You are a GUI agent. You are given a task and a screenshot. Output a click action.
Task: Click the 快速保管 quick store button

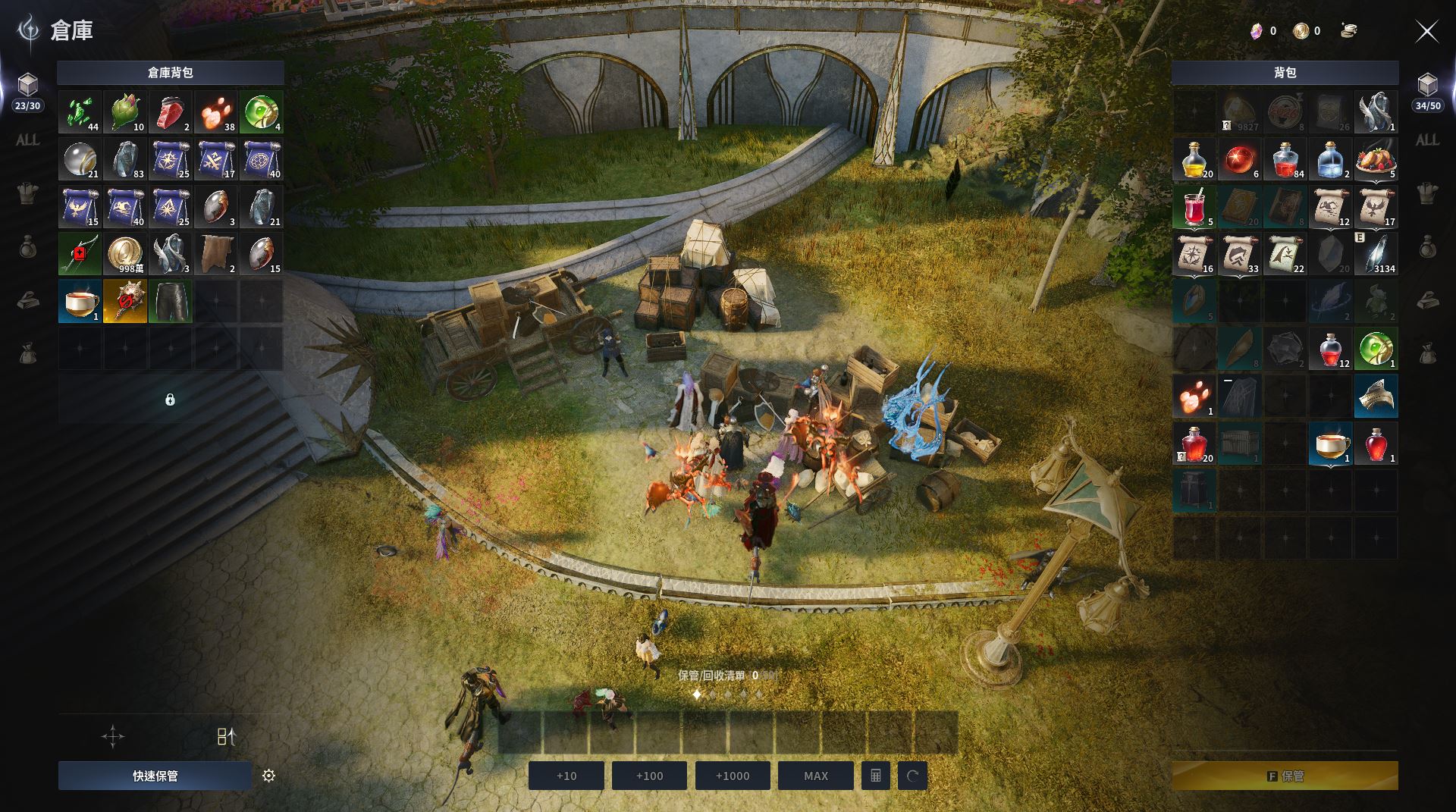(155, 776)
